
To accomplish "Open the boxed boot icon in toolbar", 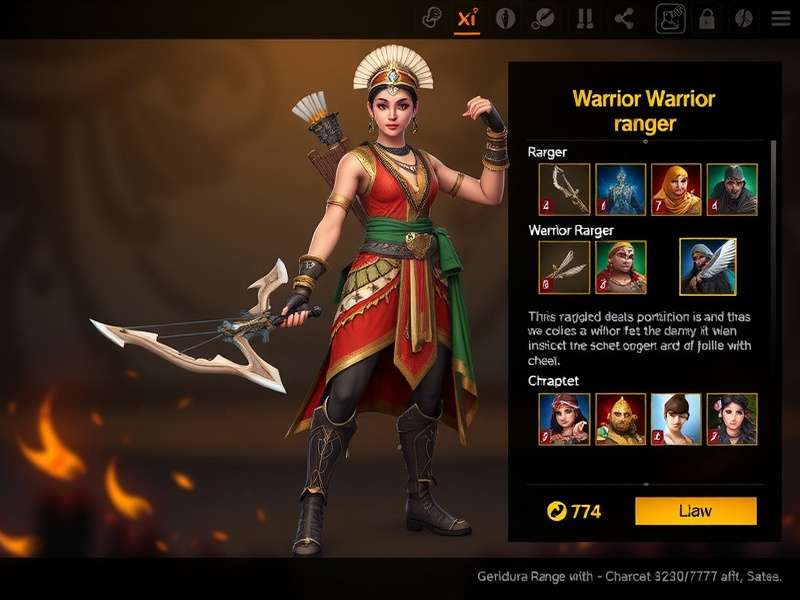I will [x=670, y=18].
